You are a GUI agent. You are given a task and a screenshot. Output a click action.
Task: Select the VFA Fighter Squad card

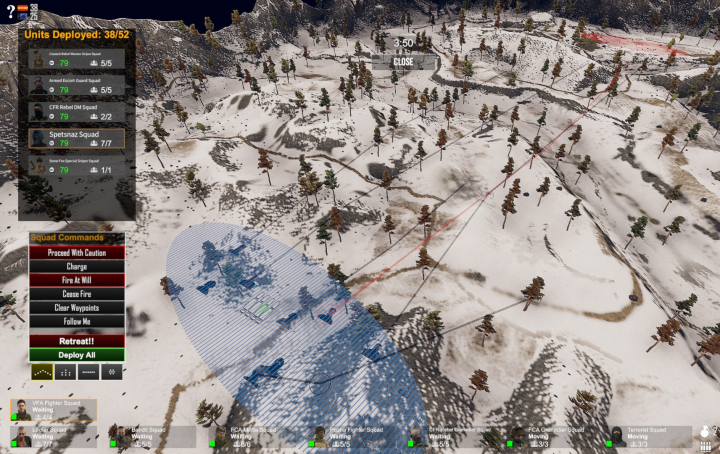click(x=54, y=410)
